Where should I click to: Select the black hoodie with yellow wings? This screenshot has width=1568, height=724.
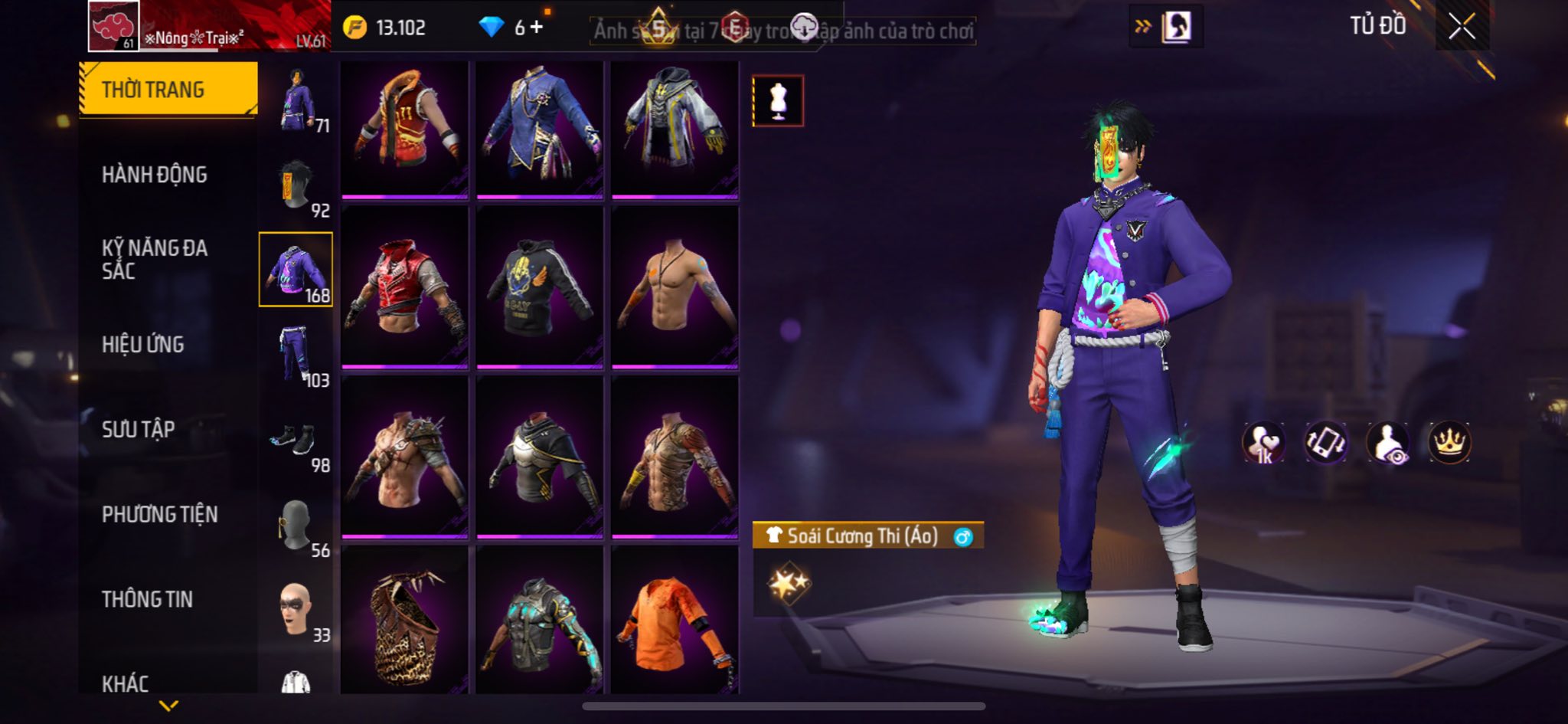click(x=539, y=287)
